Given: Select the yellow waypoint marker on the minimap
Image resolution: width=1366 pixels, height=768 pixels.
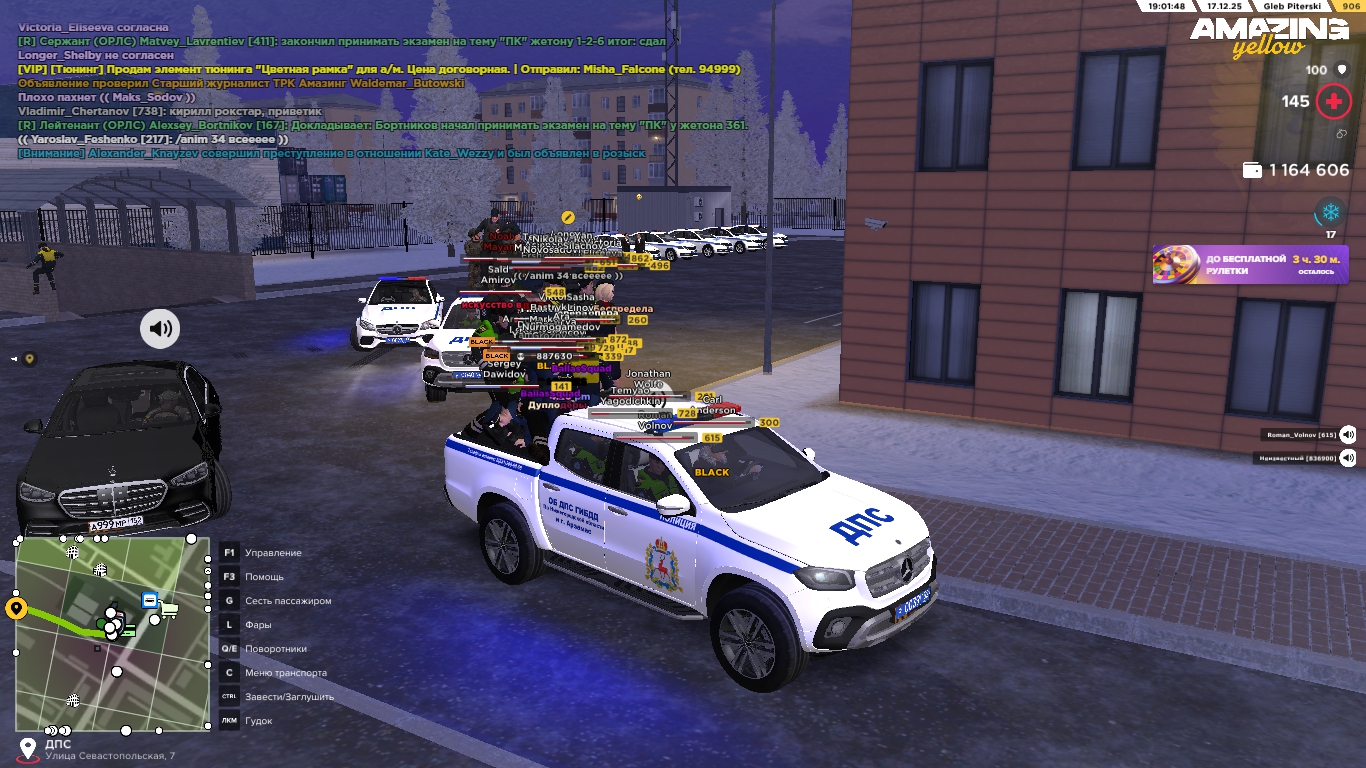Looking at the screenshot, I should pos(16,608).
